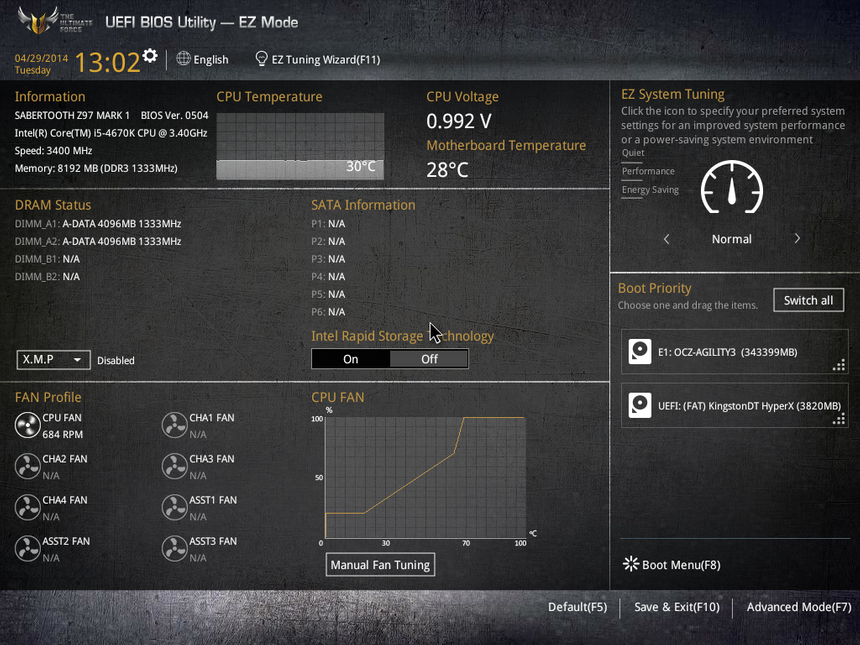Screen dimensions: 860x645
Task: Select the CHA2 FAN icon
Action: pyautogui.click(x=27, y=467)
